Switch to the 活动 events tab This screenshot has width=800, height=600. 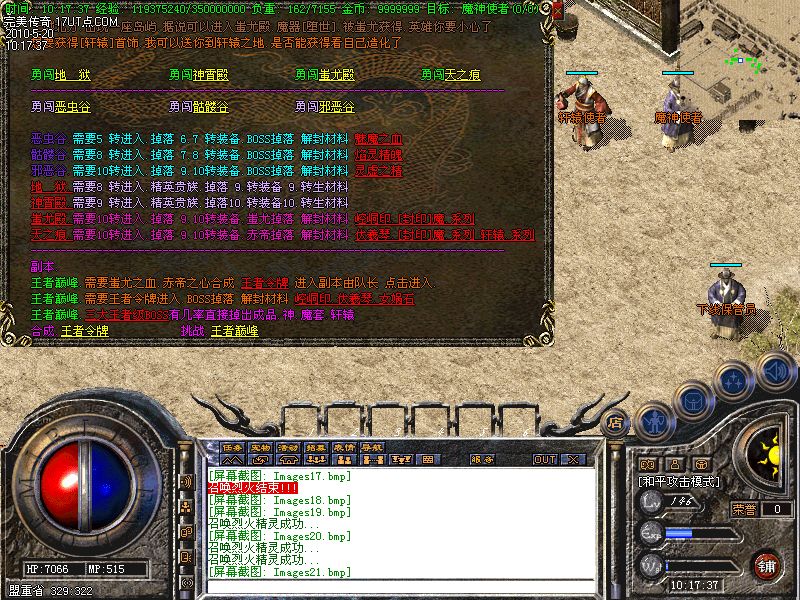coord(289,447)
